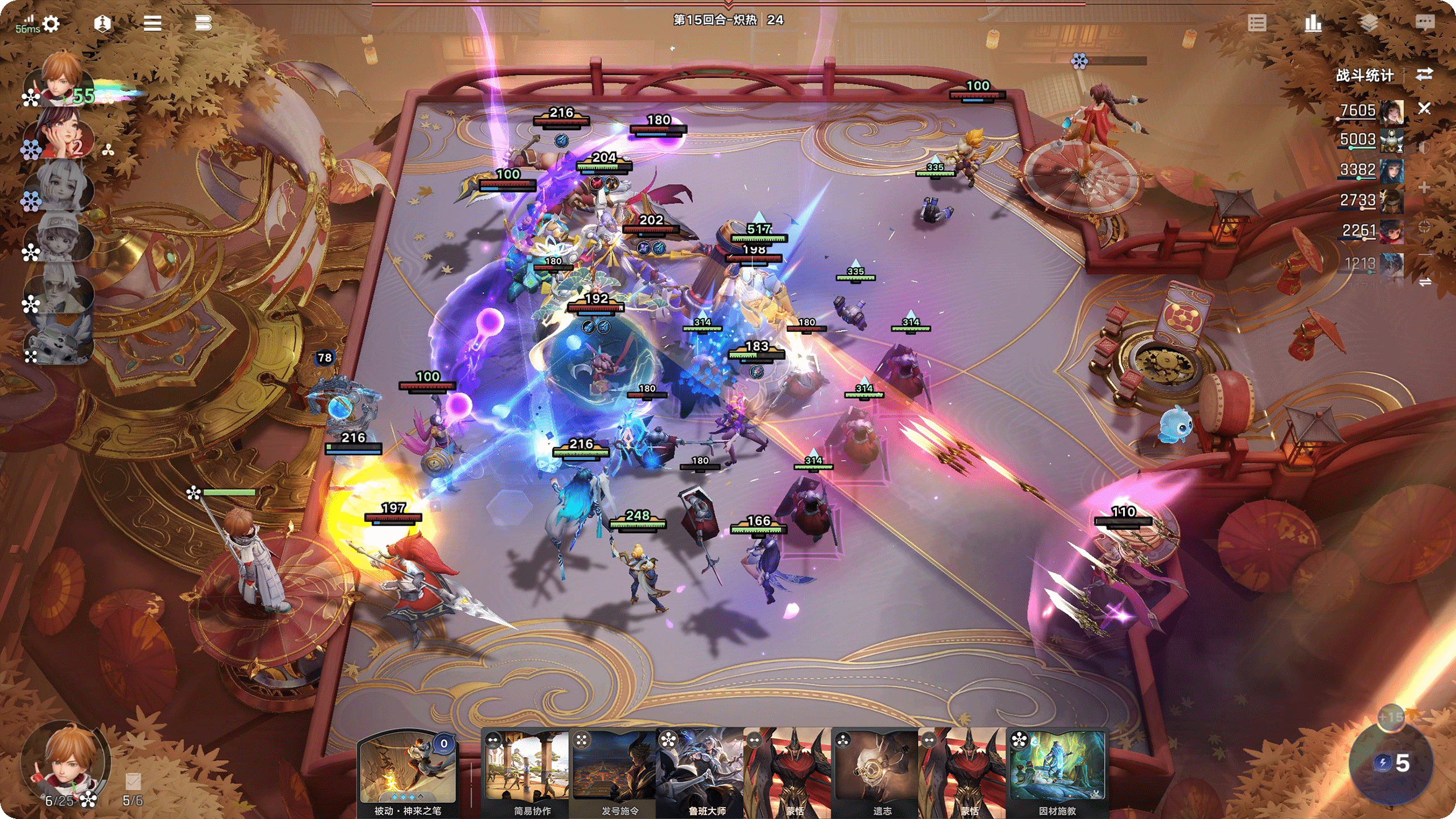Viewport: 1456px width, 819px height.
Task: Open the three-line hamburger menu
Action: [152, 24]
